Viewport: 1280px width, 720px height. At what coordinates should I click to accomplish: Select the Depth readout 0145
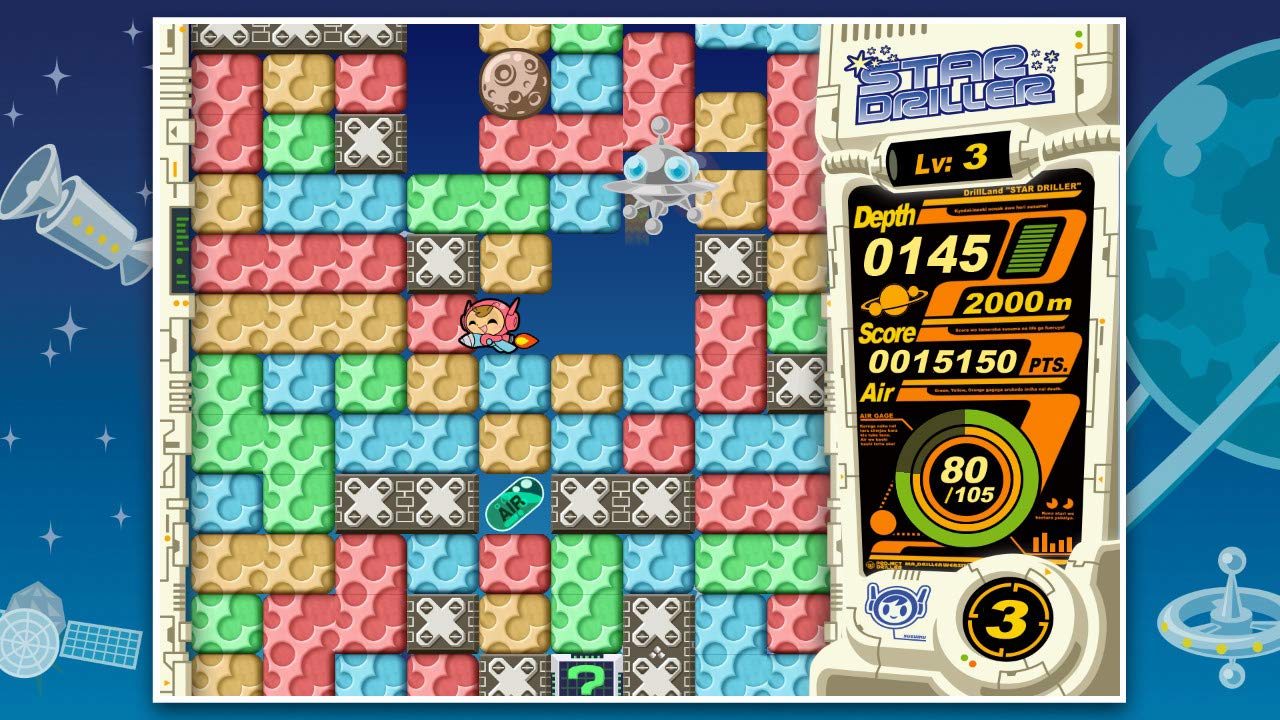(925, 256)
